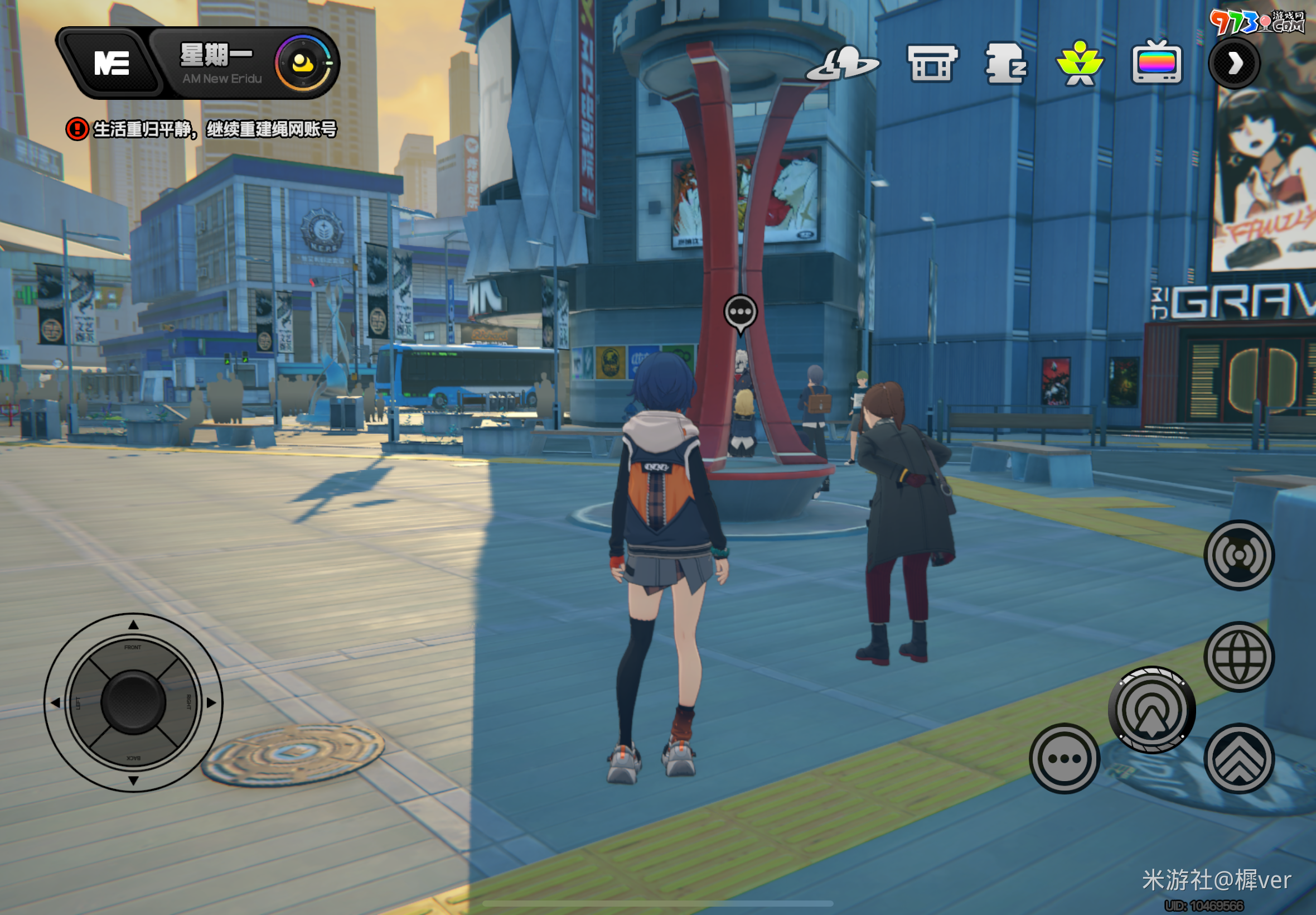This screenshot has height=915, width=1316.
Task: Tap the large center arrow action button
Action: pyautogui.click(x=1151, y=710)
